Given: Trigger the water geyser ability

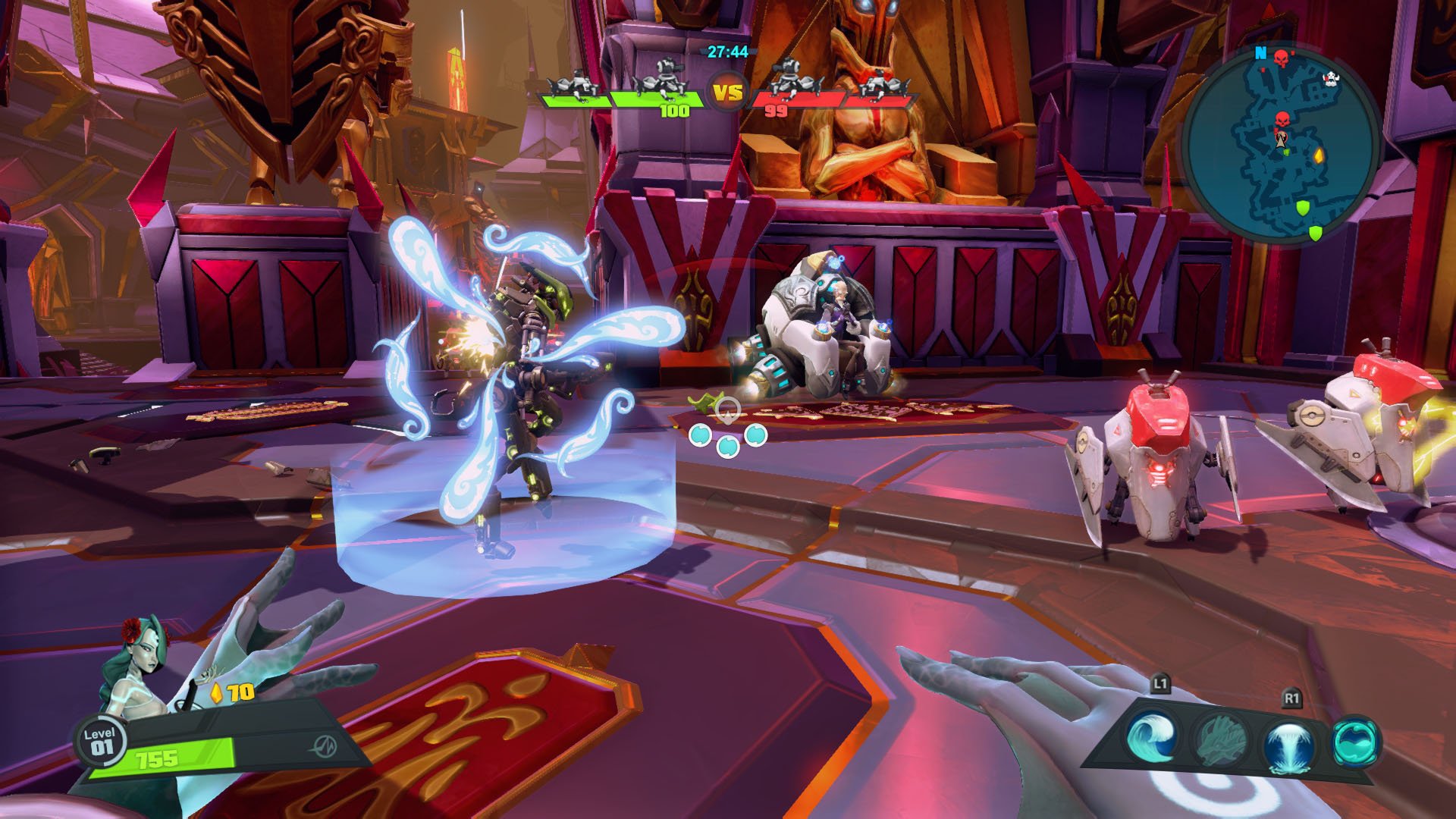Looking at the screenshot, I should 1289,742.
